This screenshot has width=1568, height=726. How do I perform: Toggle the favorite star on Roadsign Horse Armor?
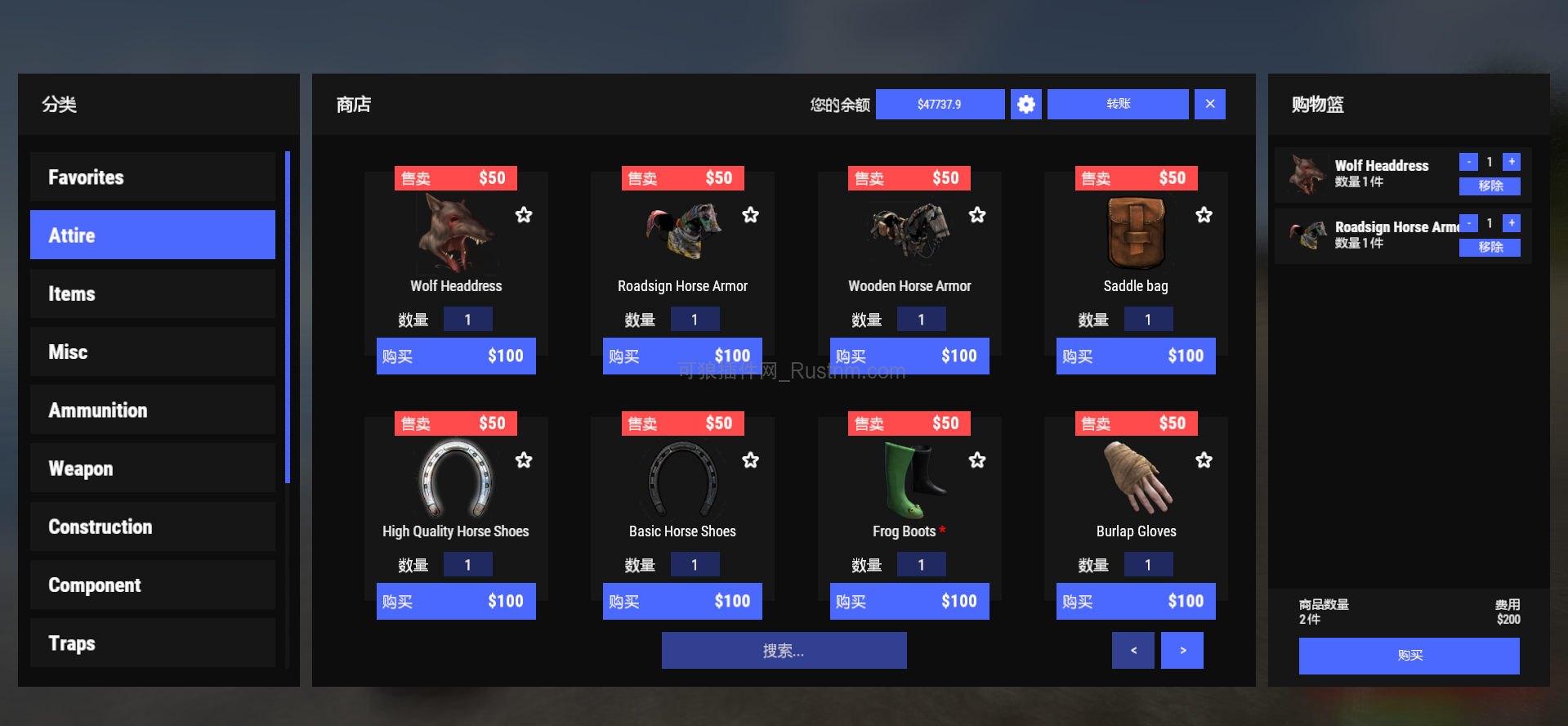[750, 215]
